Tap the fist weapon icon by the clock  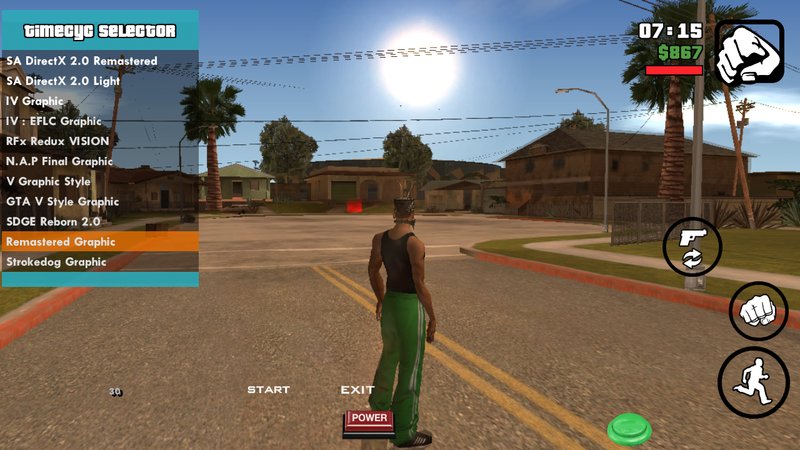point(749,51)
